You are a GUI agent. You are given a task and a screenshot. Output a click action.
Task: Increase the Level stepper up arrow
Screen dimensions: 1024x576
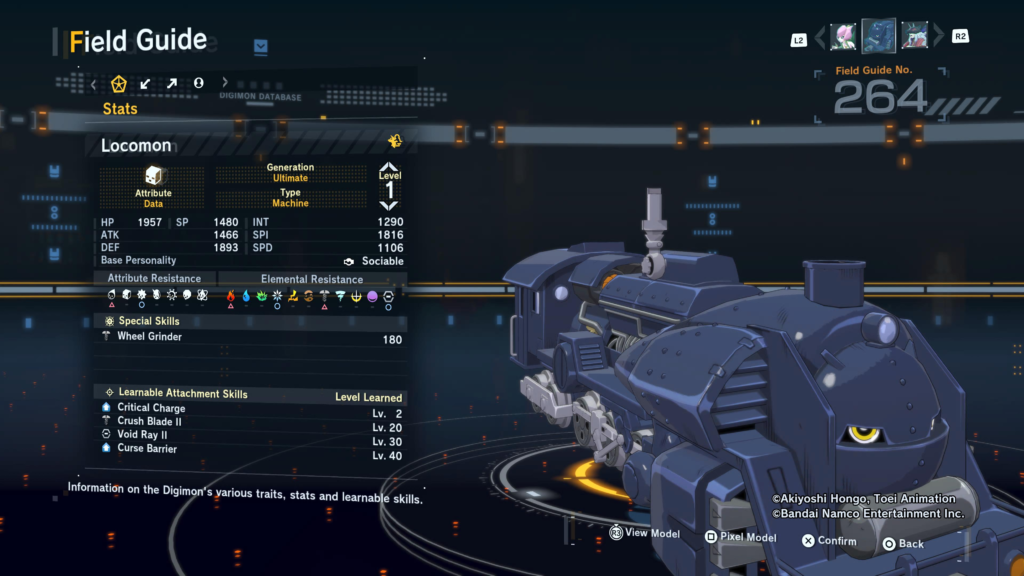tap(389, 167)
